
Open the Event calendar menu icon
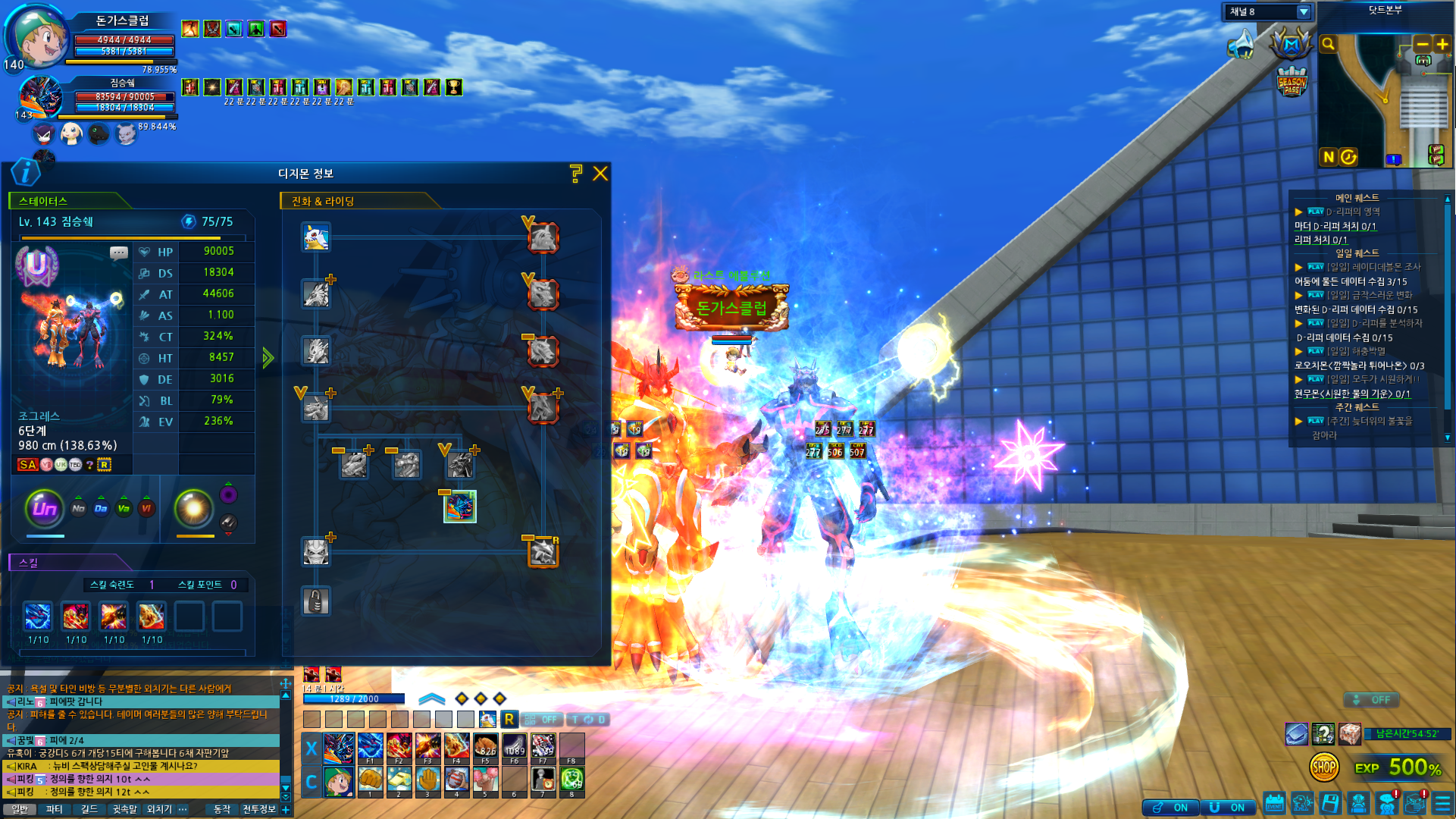pos(1274,803)
